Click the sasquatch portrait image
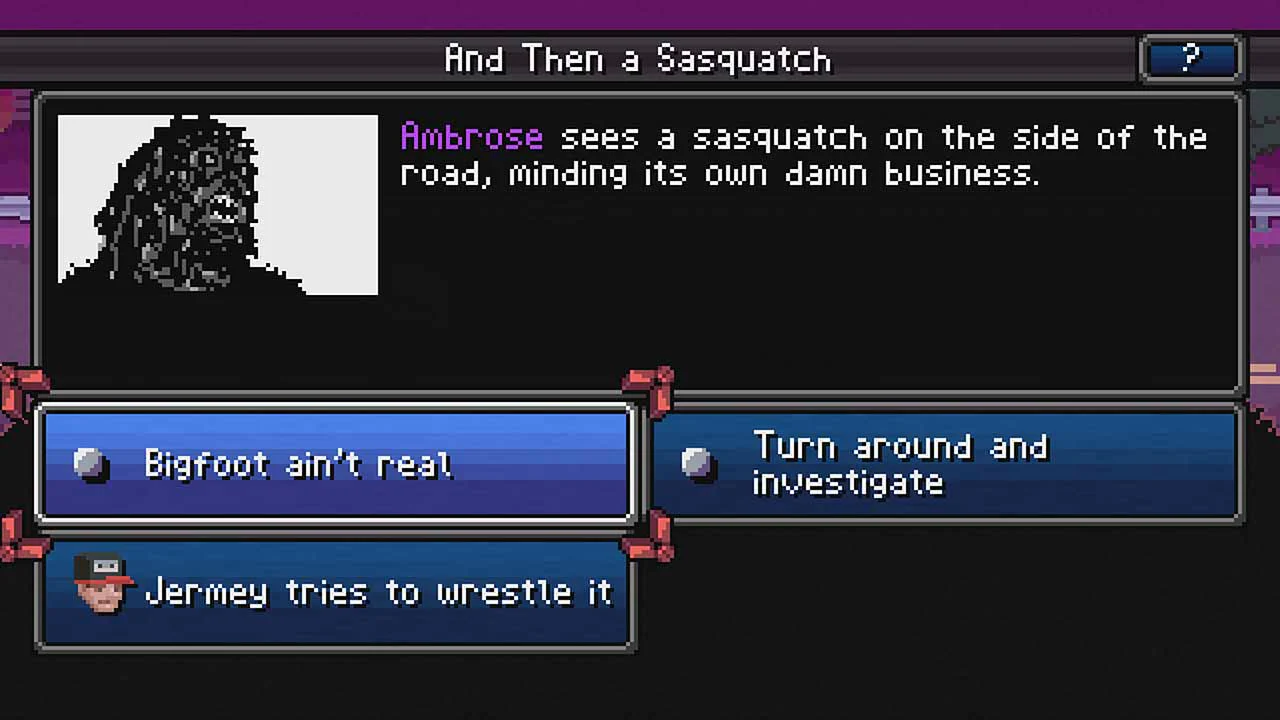1280x720 pixels. tap(217, 203)
